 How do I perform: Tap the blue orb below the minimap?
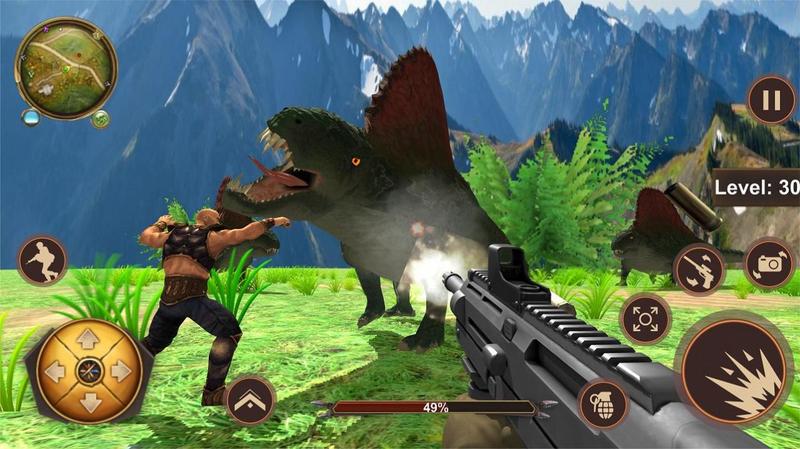(32, 118)
